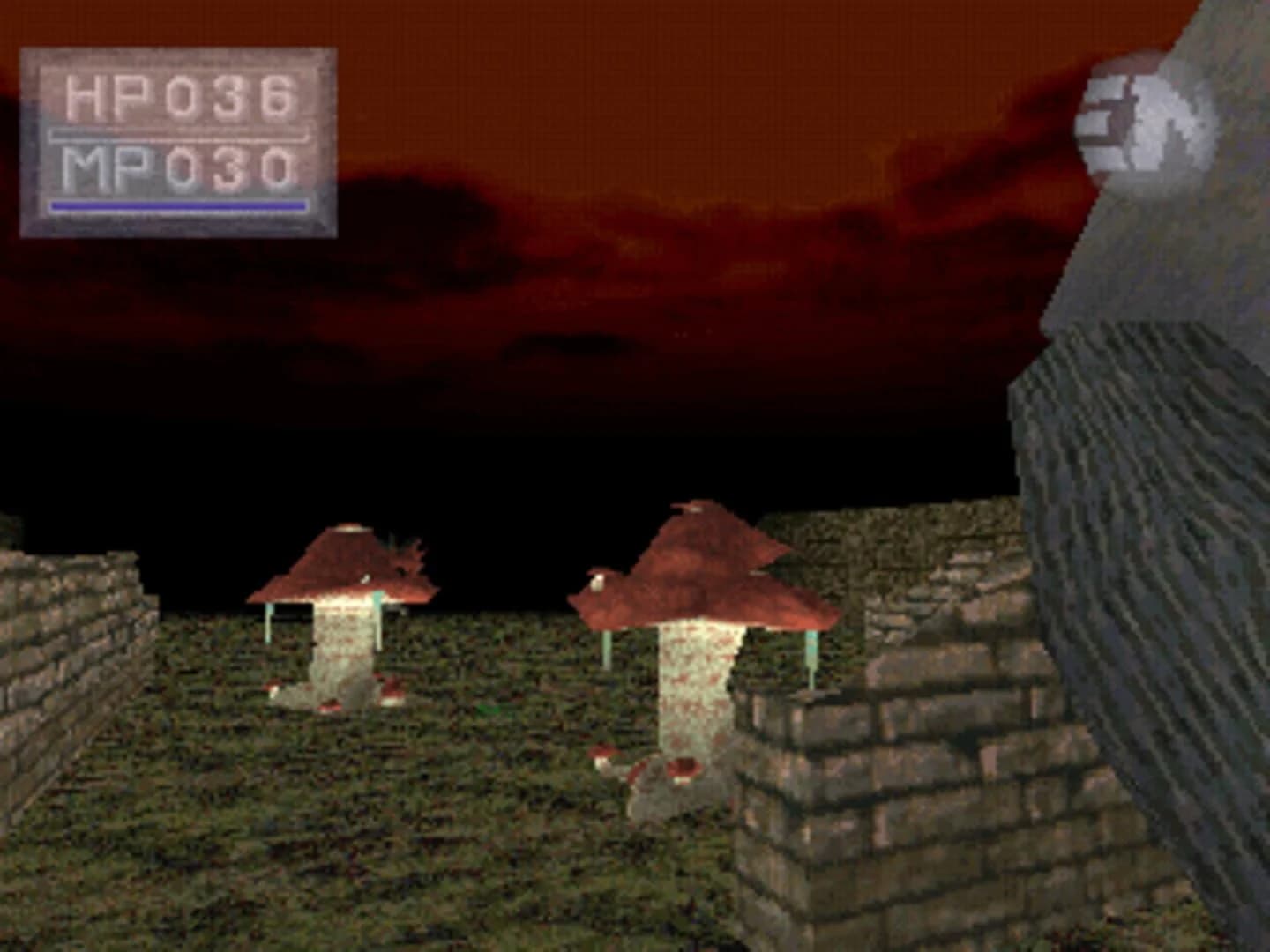Click the green object lying on the ground
The width and height of the screenshot is (1270, 952).
[488, 710]
